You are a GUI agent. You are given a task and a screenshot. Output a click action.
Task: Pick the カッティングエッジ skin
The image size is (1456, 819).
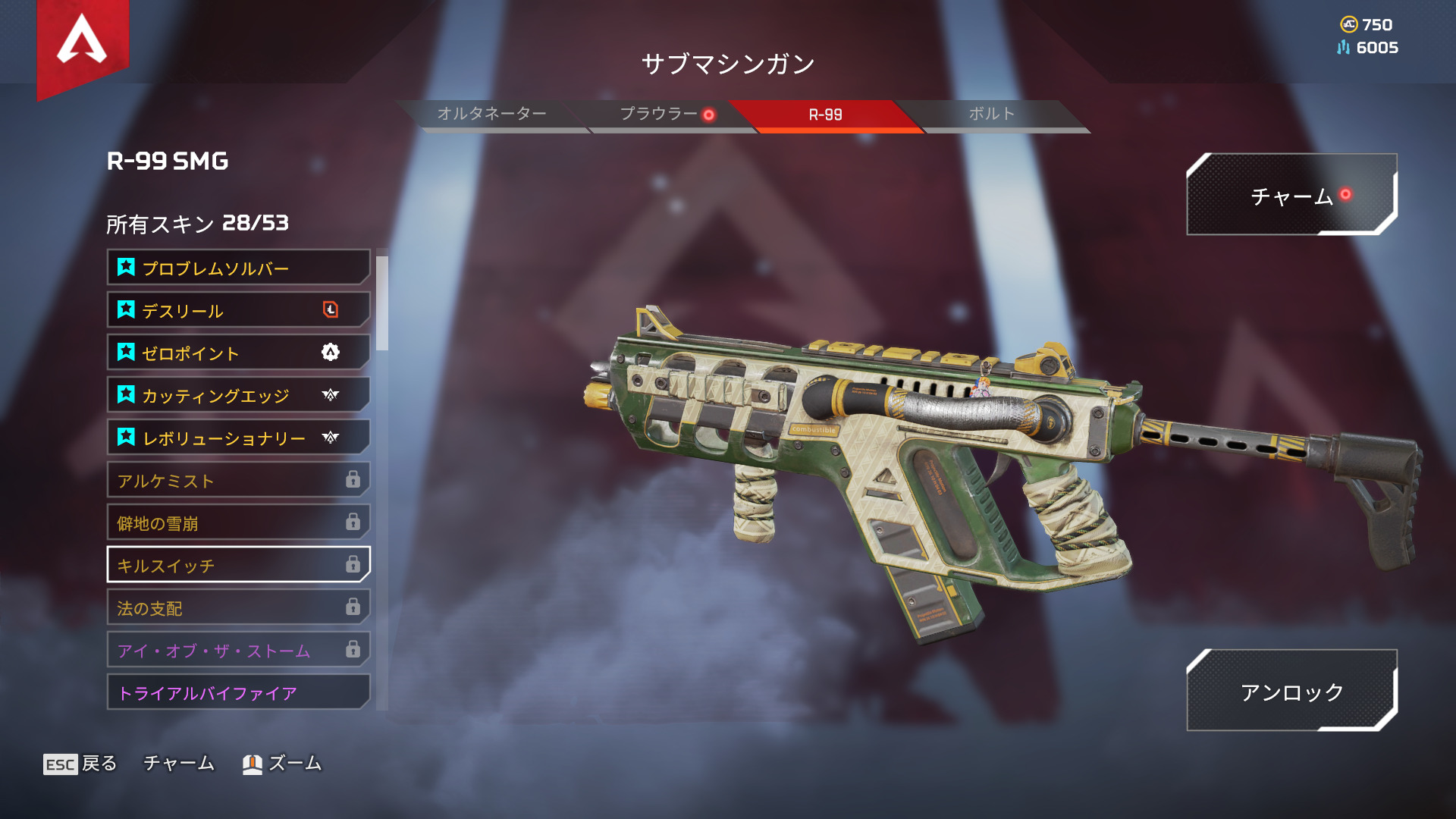click(238, 395)
